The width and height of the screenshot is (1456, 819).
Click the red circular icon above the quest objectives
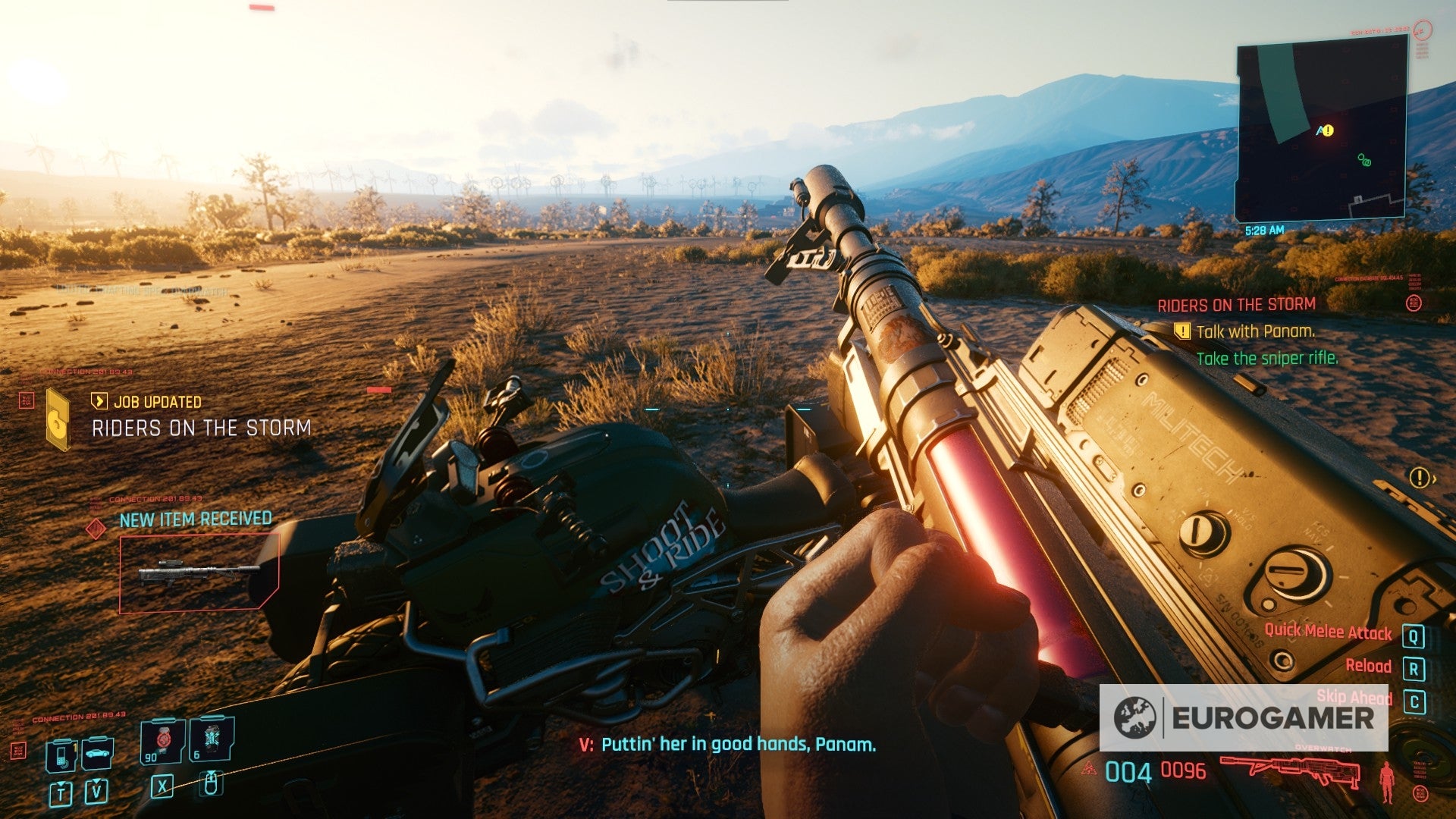(1414, 302)
